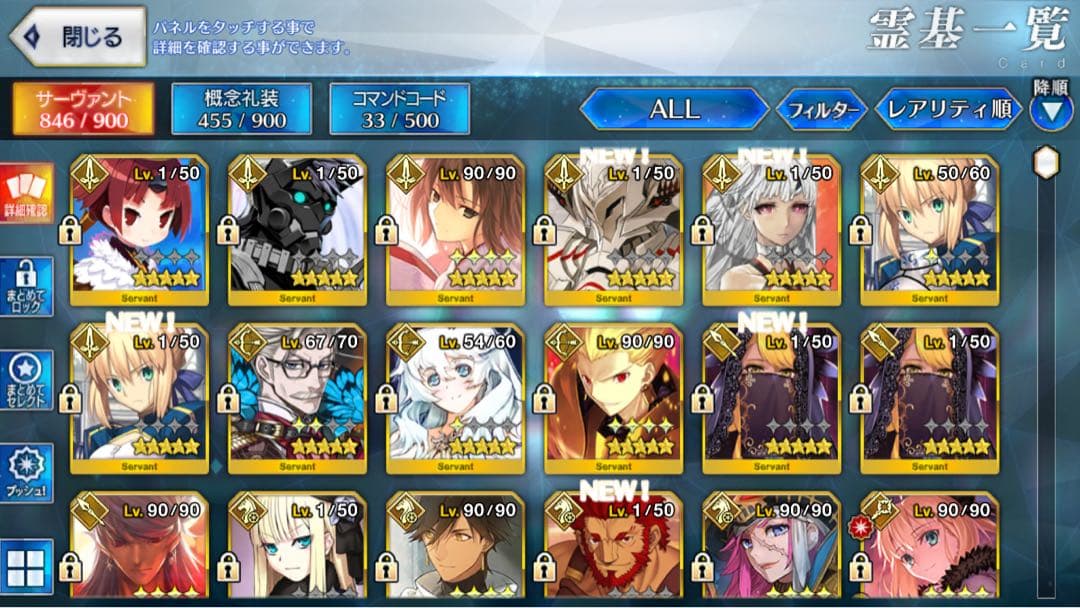Switch to the サーヴァント tab

83,109
